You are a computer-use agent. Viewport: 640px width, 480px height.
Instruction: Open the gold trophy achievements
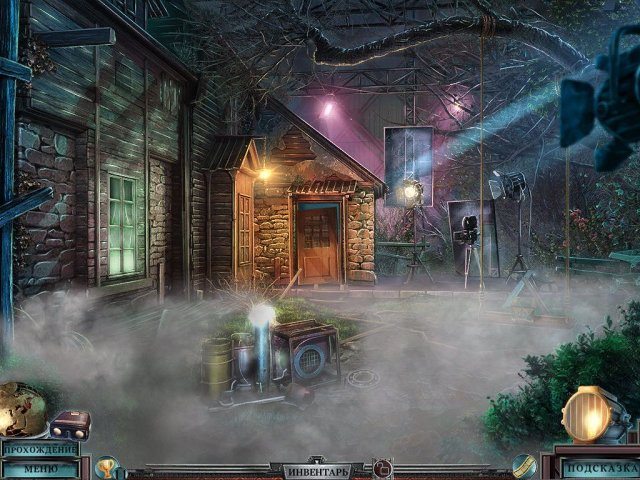(x=106, y=466)
